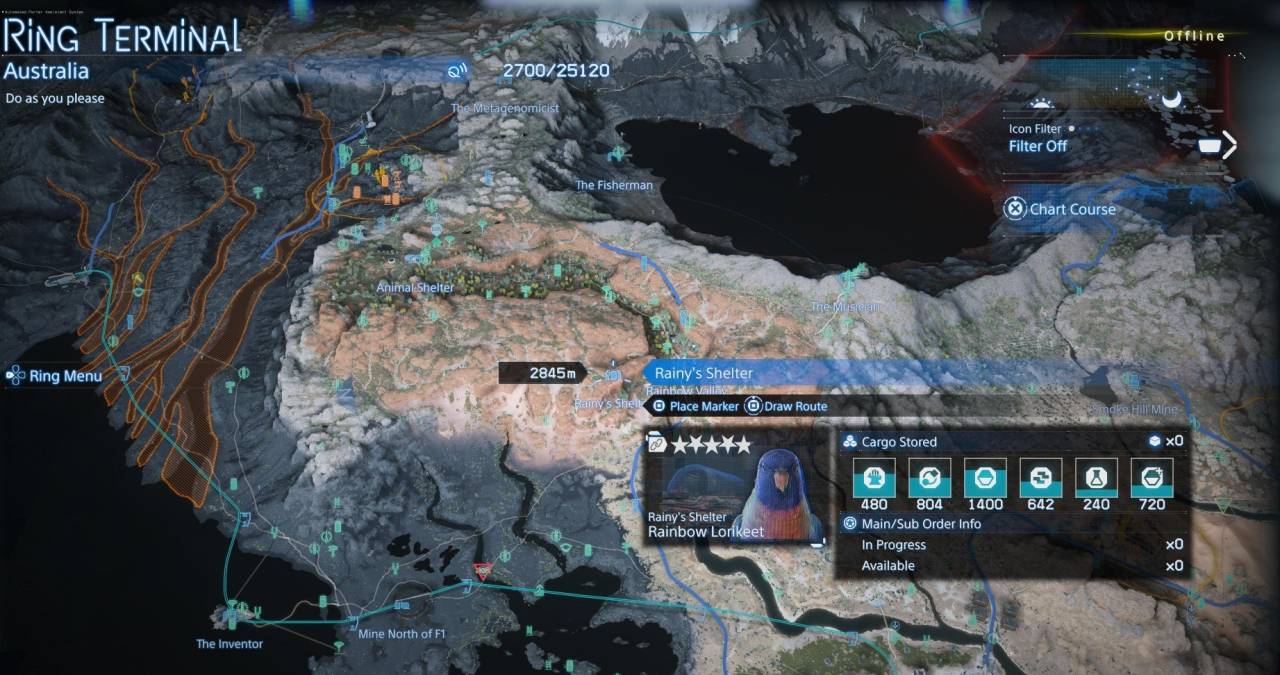The height and width of the screenshot is (675, 1280).
Task: Select The Metagenomicist location label
Action: click(x=504, y=108)
